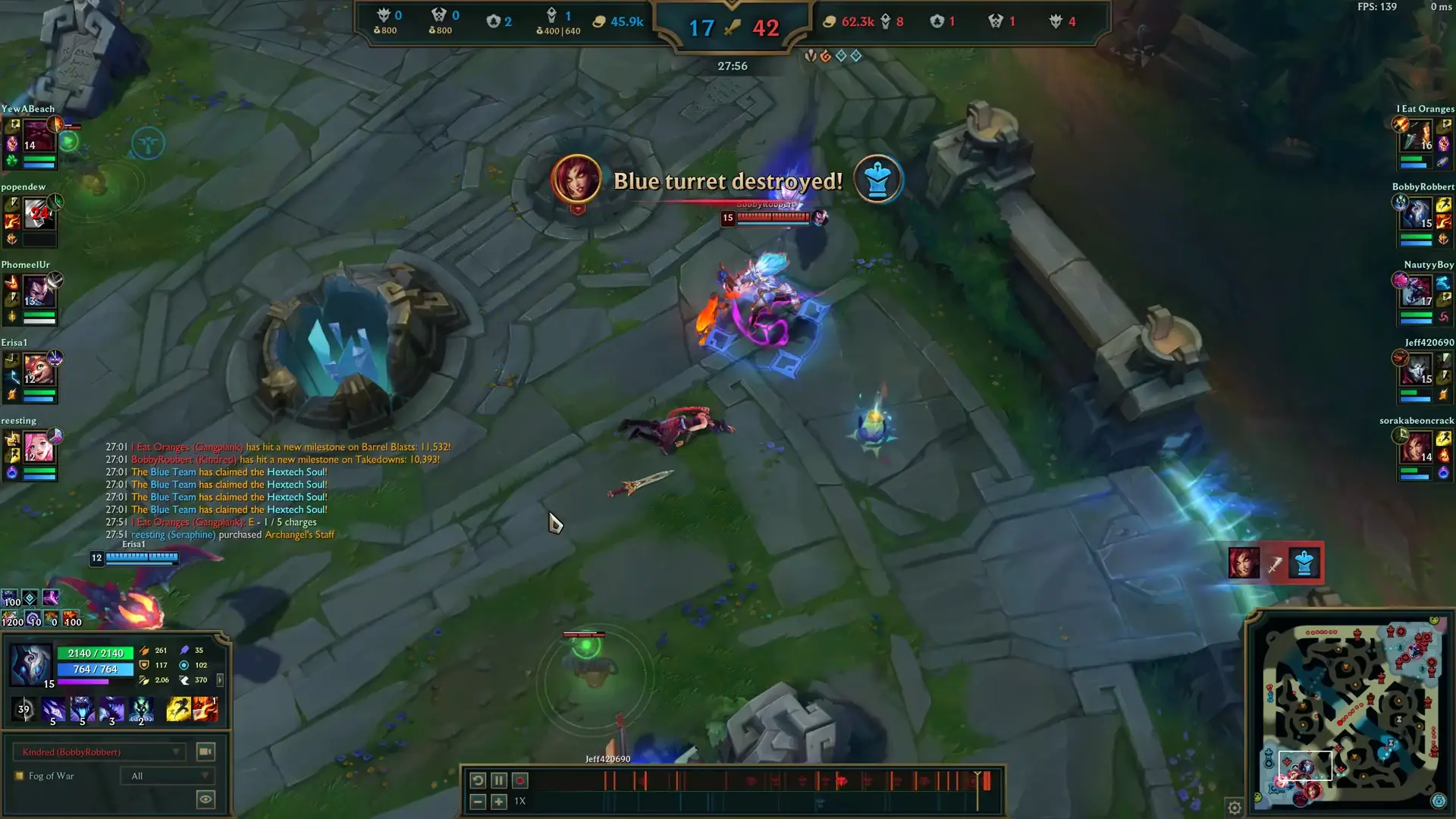The image size is (1456, 819).
Task: Decrease playback speed with the minus button
Action: [x=477, y=801]
